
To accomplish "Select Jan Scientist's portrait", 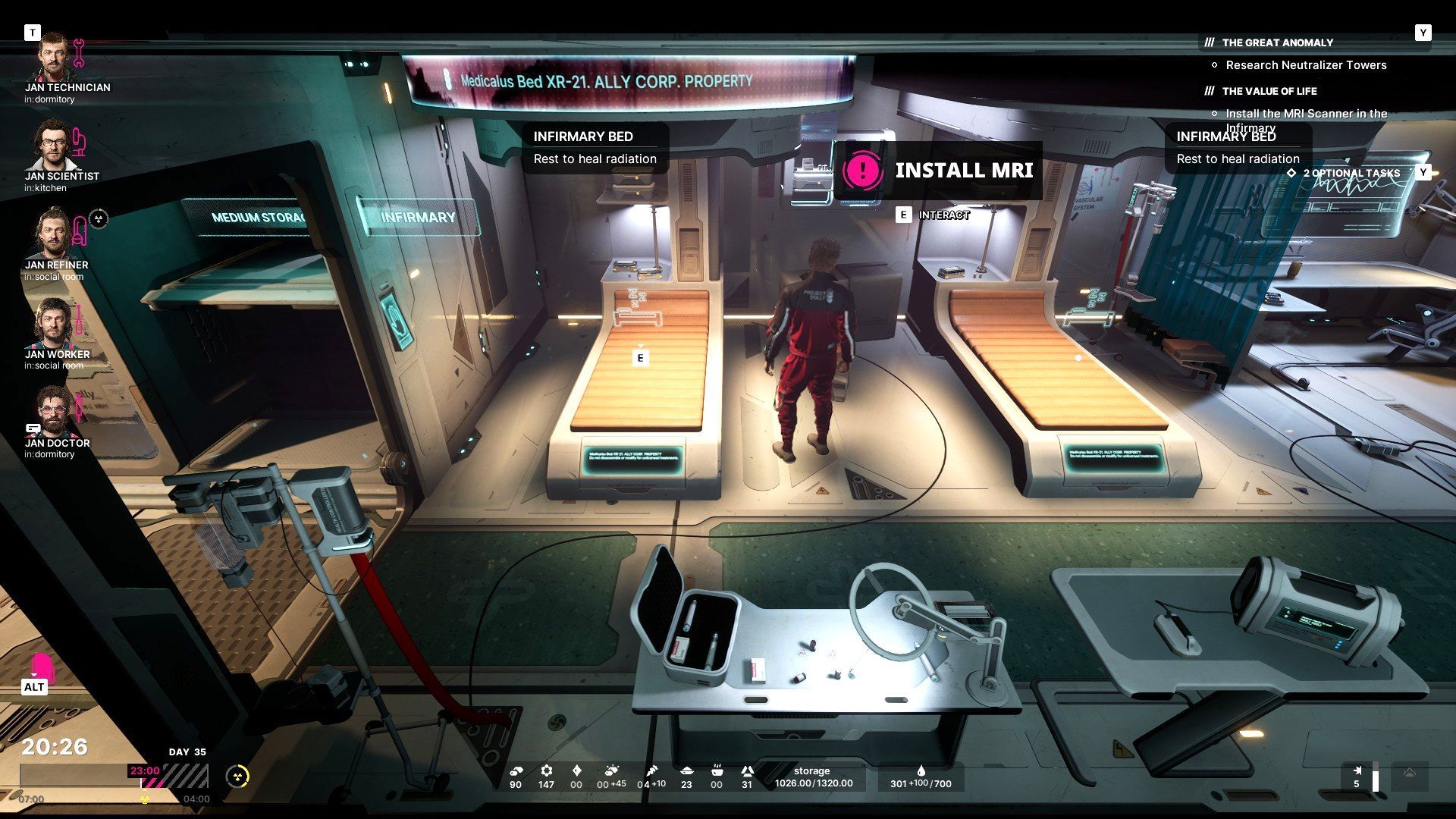I will pyautogui.click(x=52, y=146).
